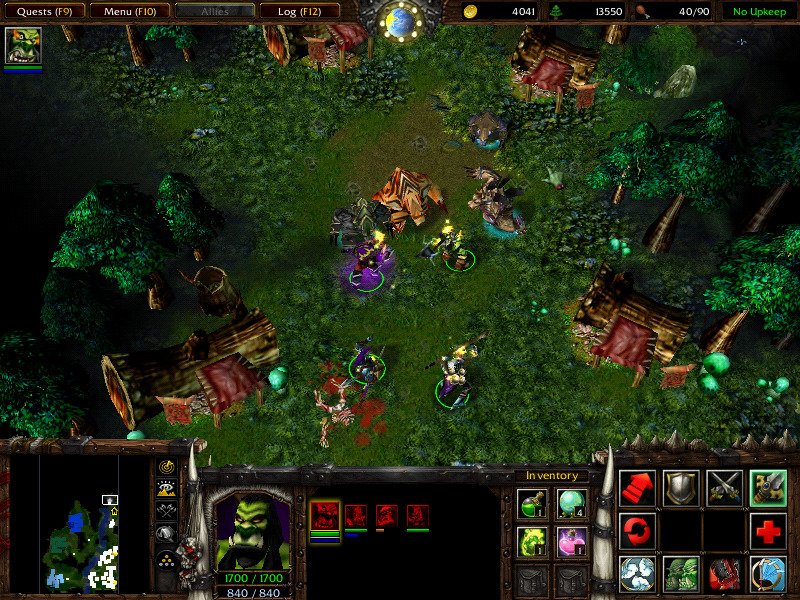Toggle minimap terrain display button
The image size is (800, 600).
166,488
